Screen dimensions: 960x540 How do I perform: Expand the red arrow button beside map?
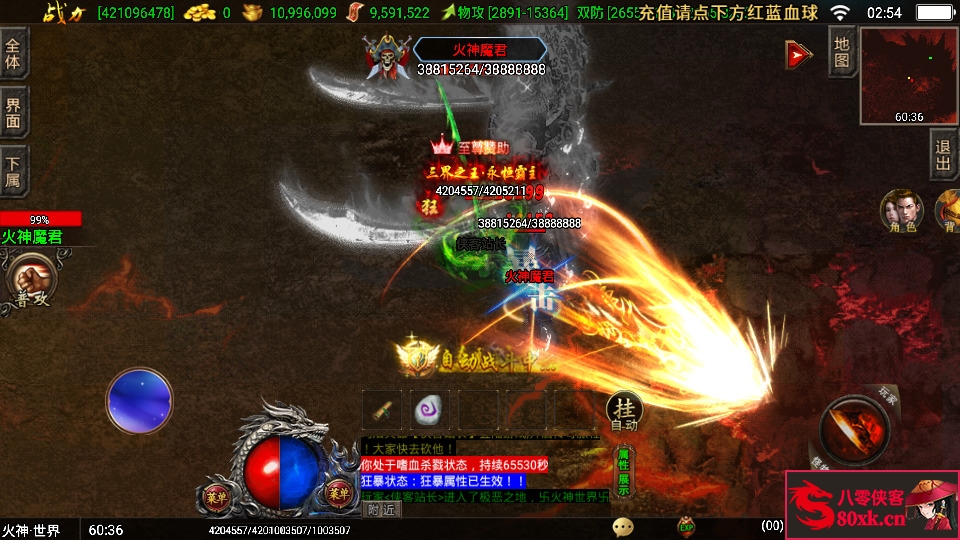click(798, 55)
